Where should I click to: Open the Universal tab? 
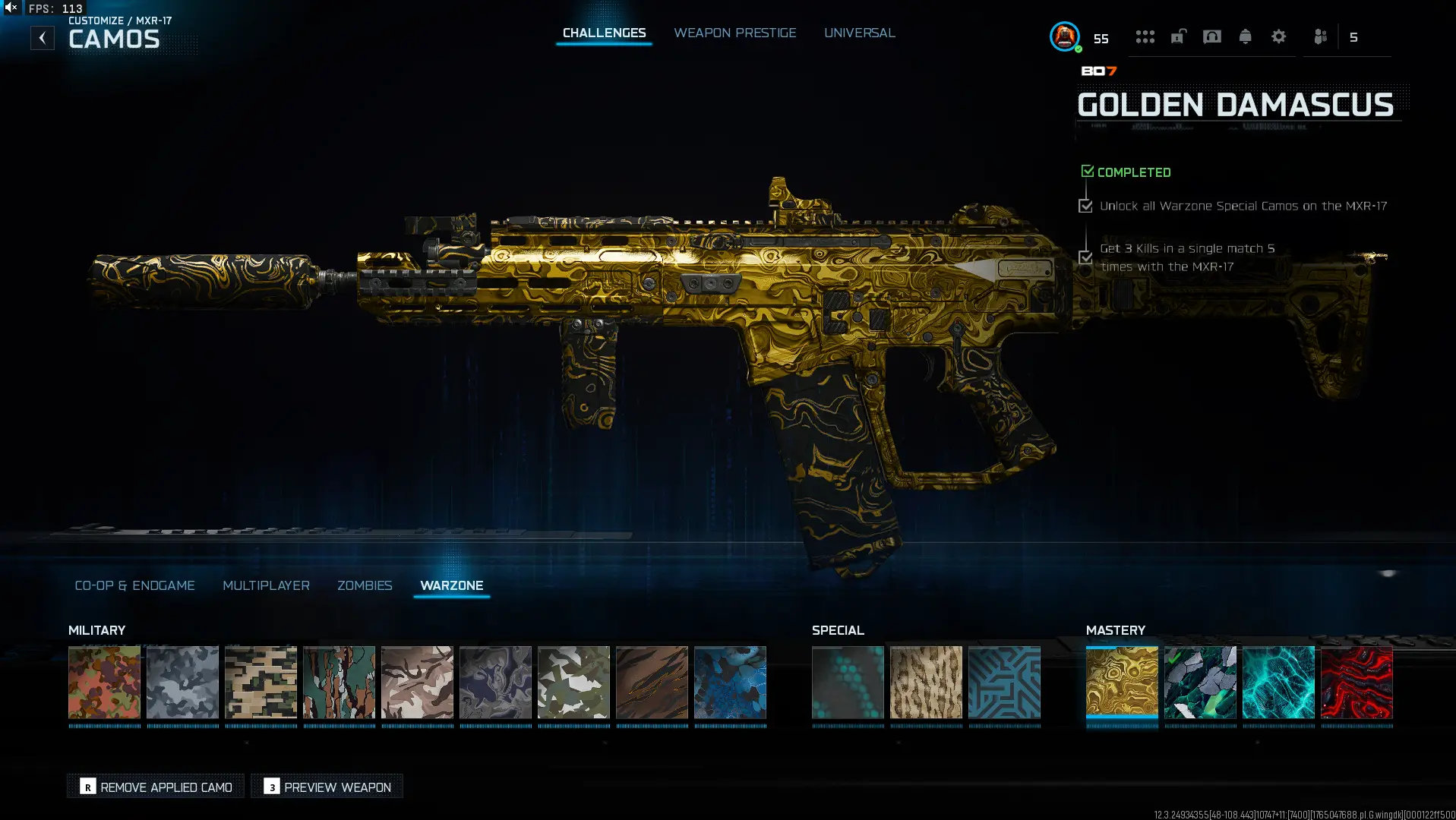pyautogui.click(x=859, y=33)
